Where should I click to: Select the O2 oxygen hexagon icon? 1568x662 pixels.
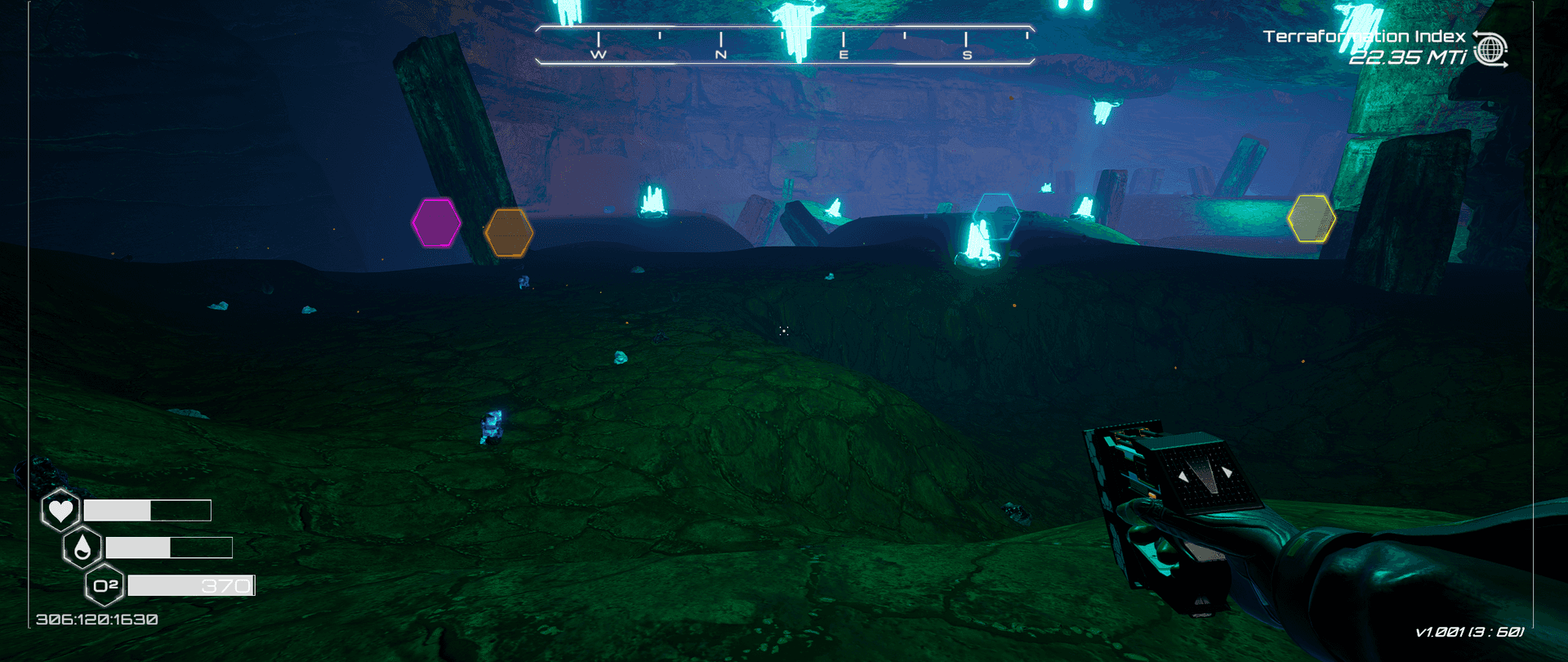coord(105,585)
